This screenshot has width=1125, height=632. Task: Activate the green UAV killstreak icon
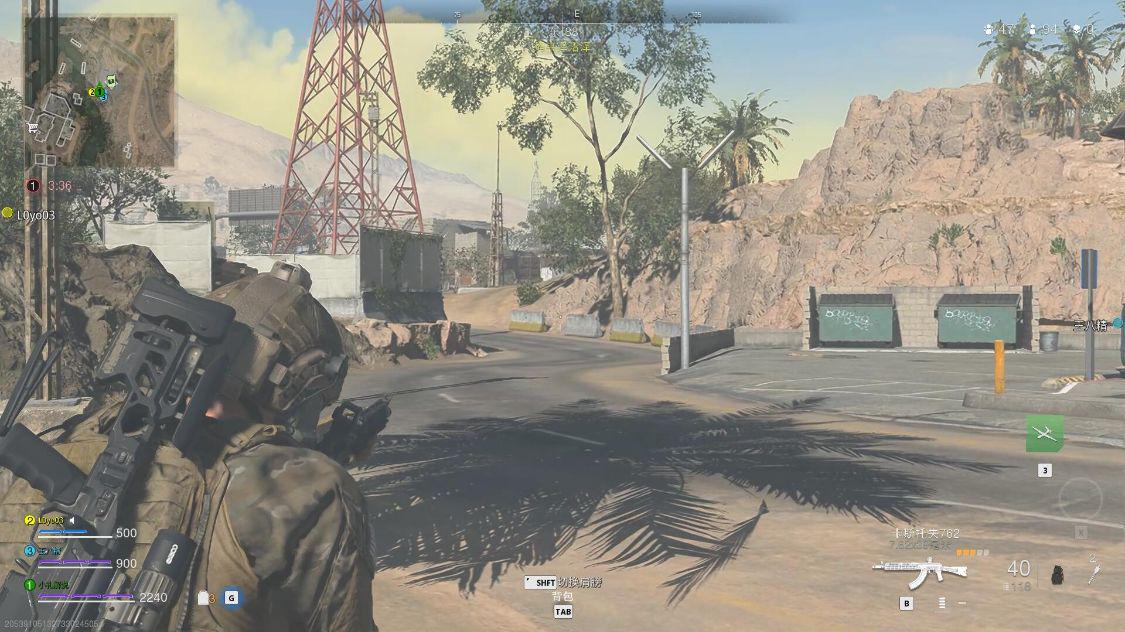point(1044,433)
